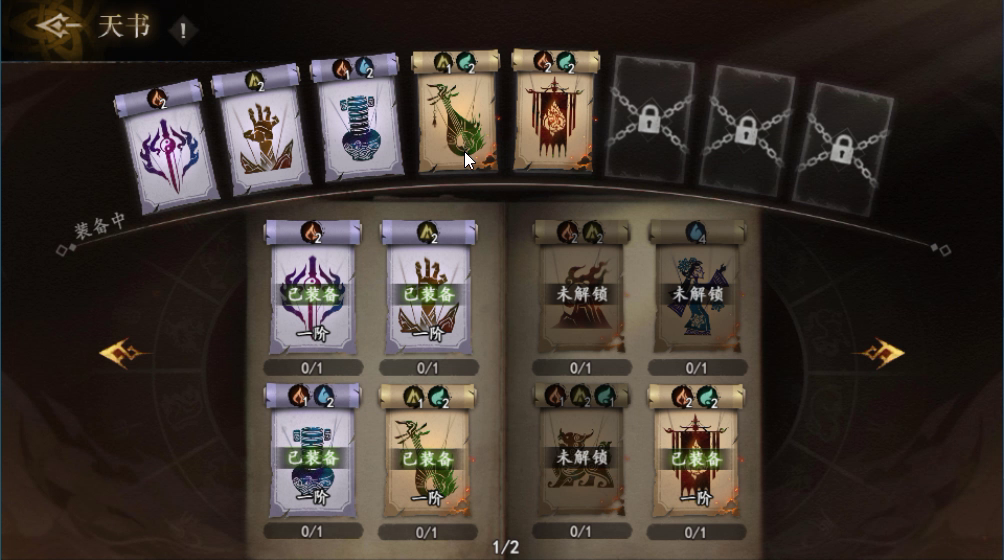
Task: Go back using the top-left arrow
Action: click(x=54, y=26)
